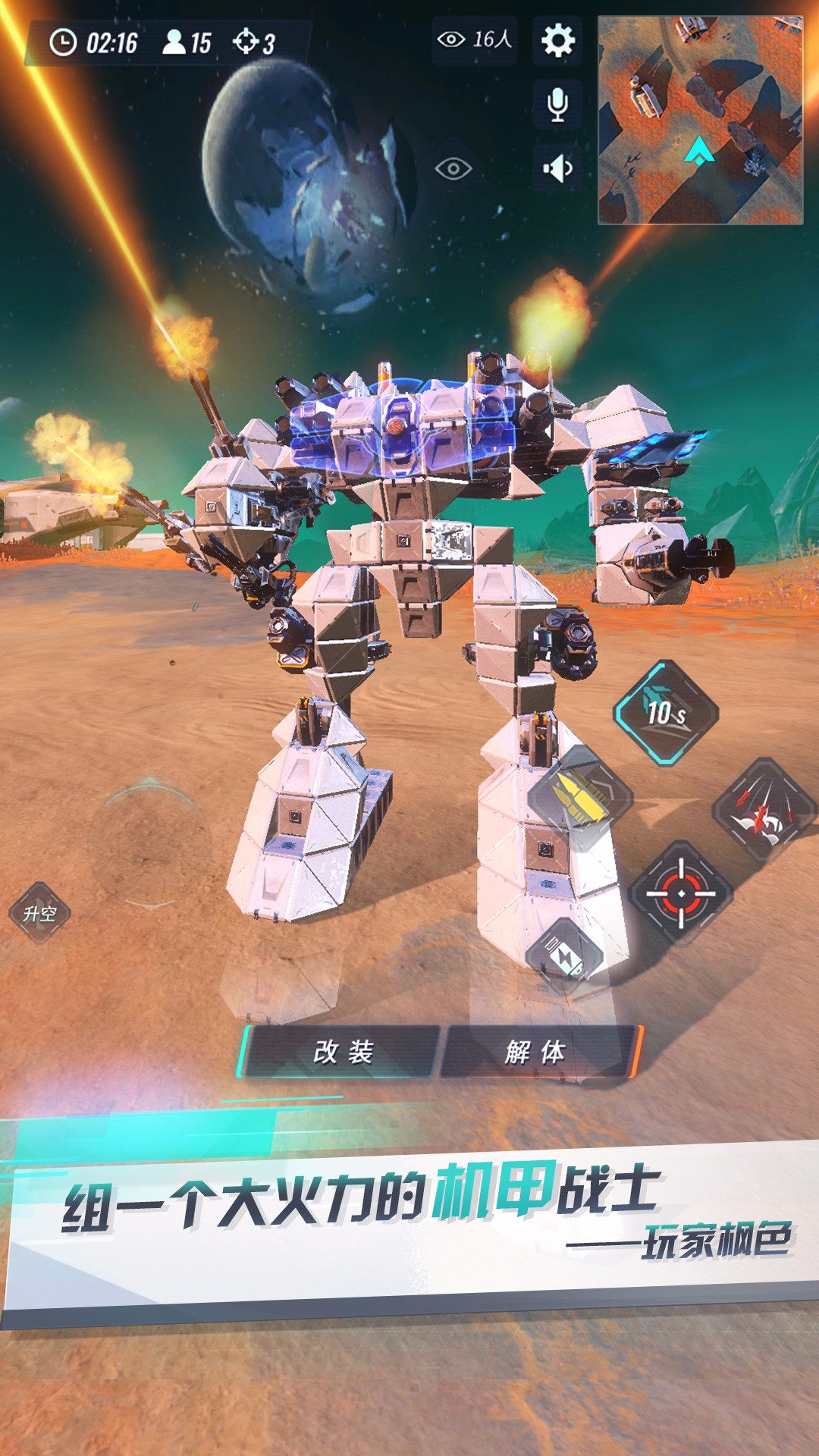Screen dimensions: 819x1456
Task: Open the gear settings menu
Action: click(557, 40)
